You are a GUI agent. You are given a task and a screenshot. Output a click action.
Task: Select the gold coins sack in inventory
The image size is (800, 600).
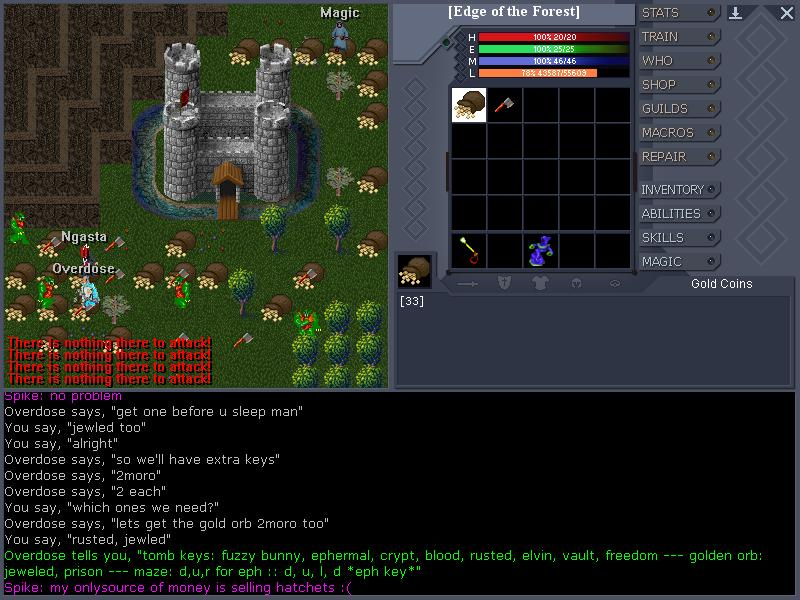click(469, 105)
